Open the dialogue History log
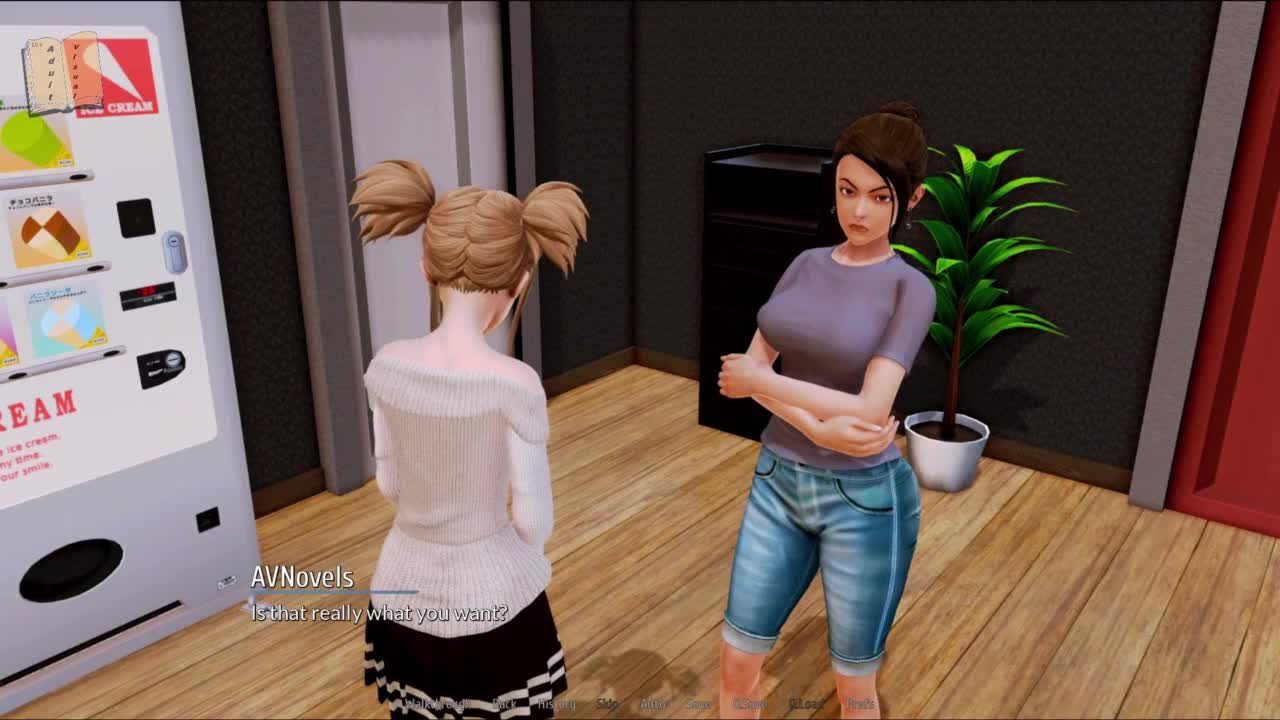Image resolution: width=1280 pixels, height=720 pixels. point(557,704)
